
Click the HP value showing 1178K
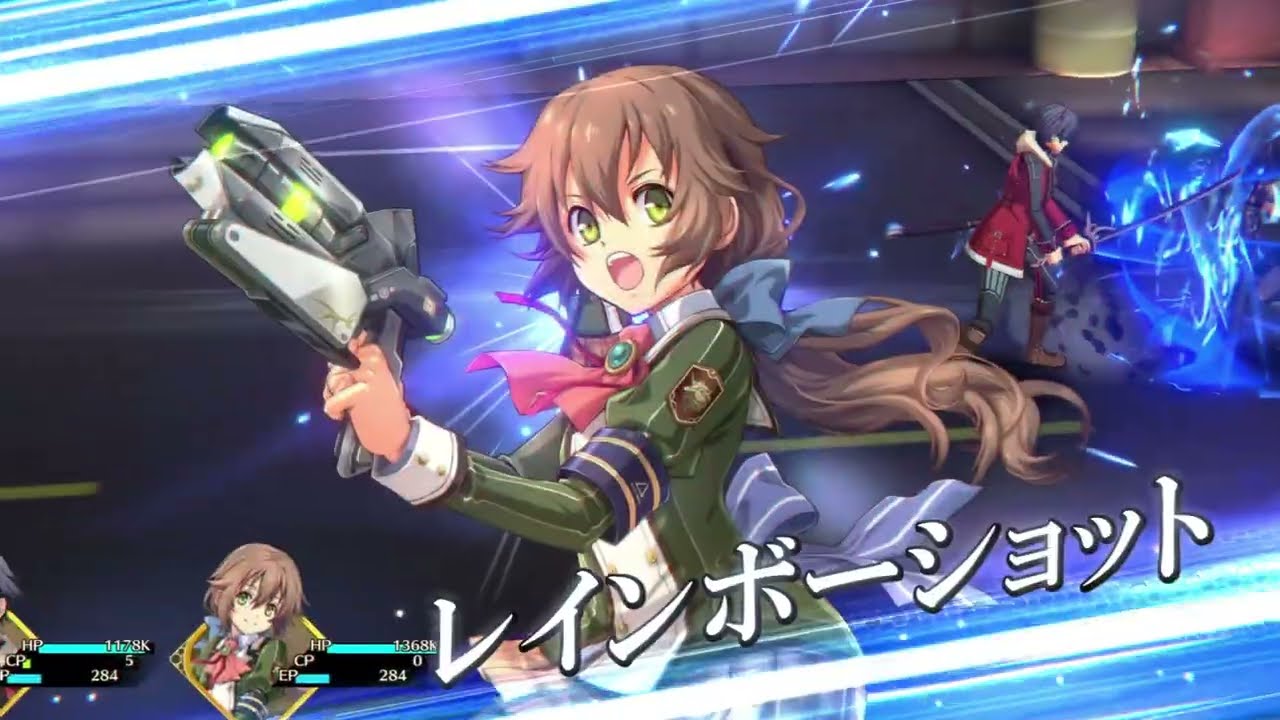pos(130,645)
